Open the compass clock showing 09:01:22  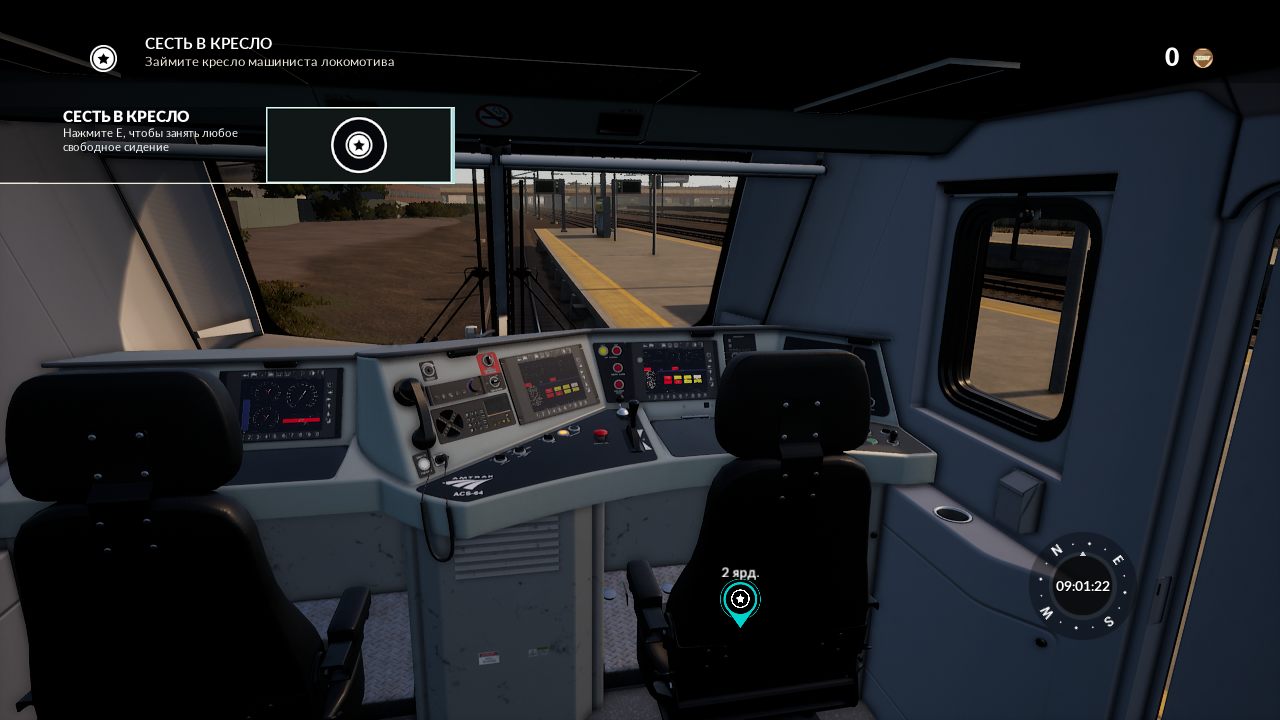coord(1082,586)
